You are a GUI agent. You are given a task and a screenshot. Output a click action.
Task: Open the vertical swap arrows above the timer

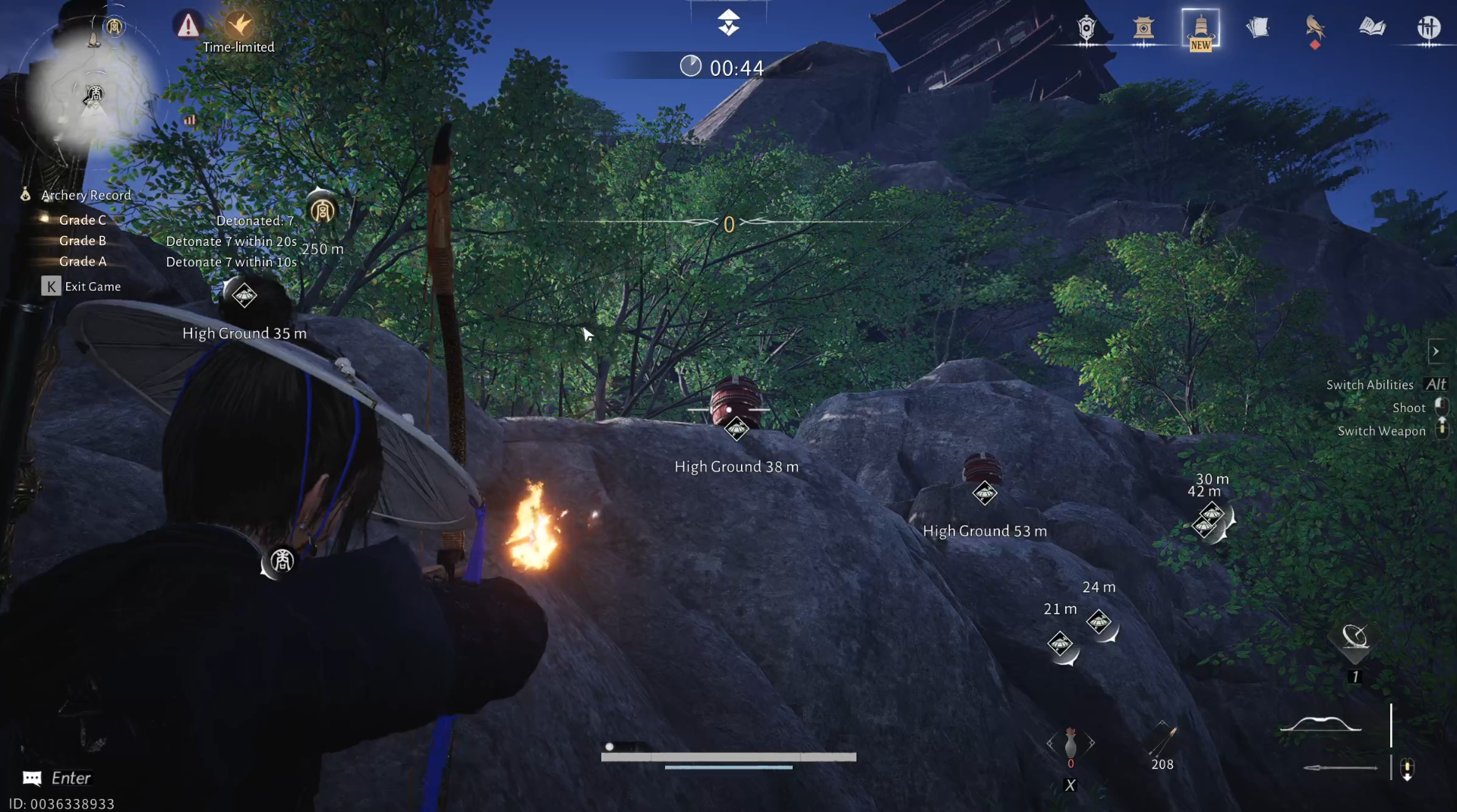729,23
